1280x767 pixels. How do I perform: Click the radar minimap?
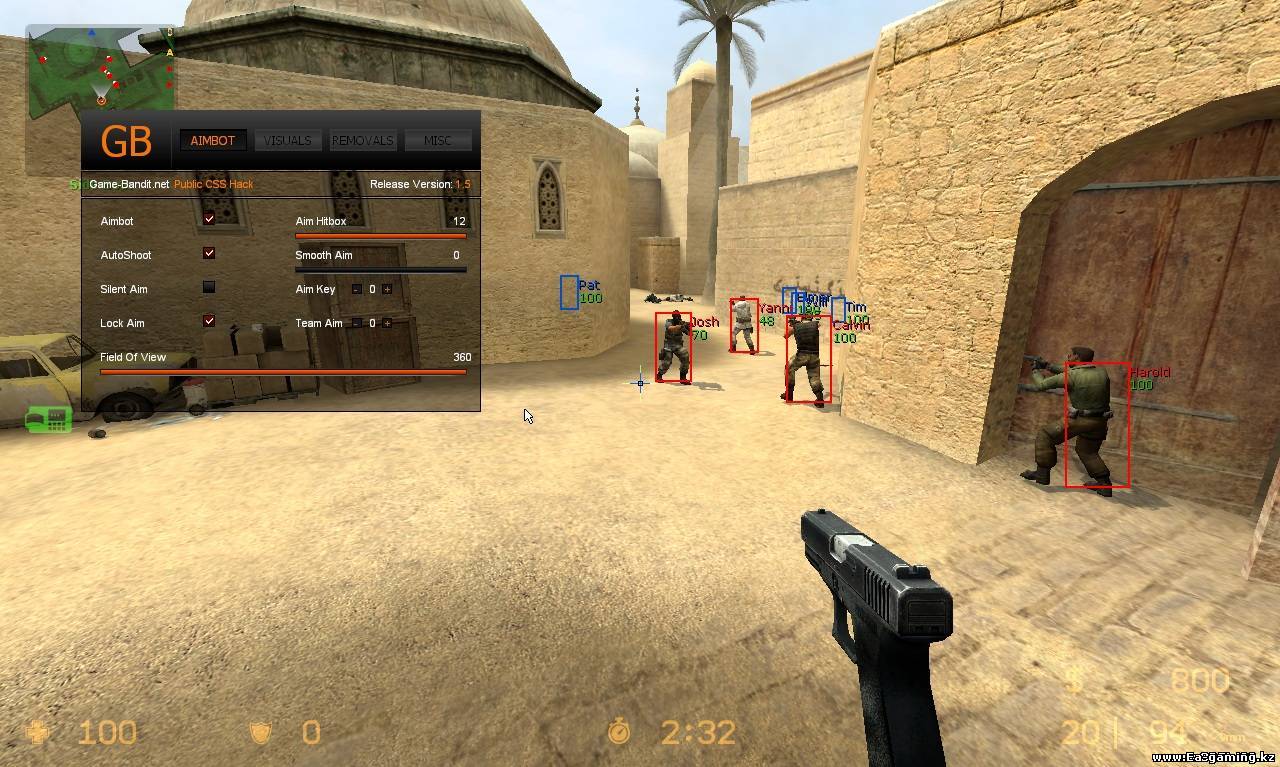coord(100,70)
